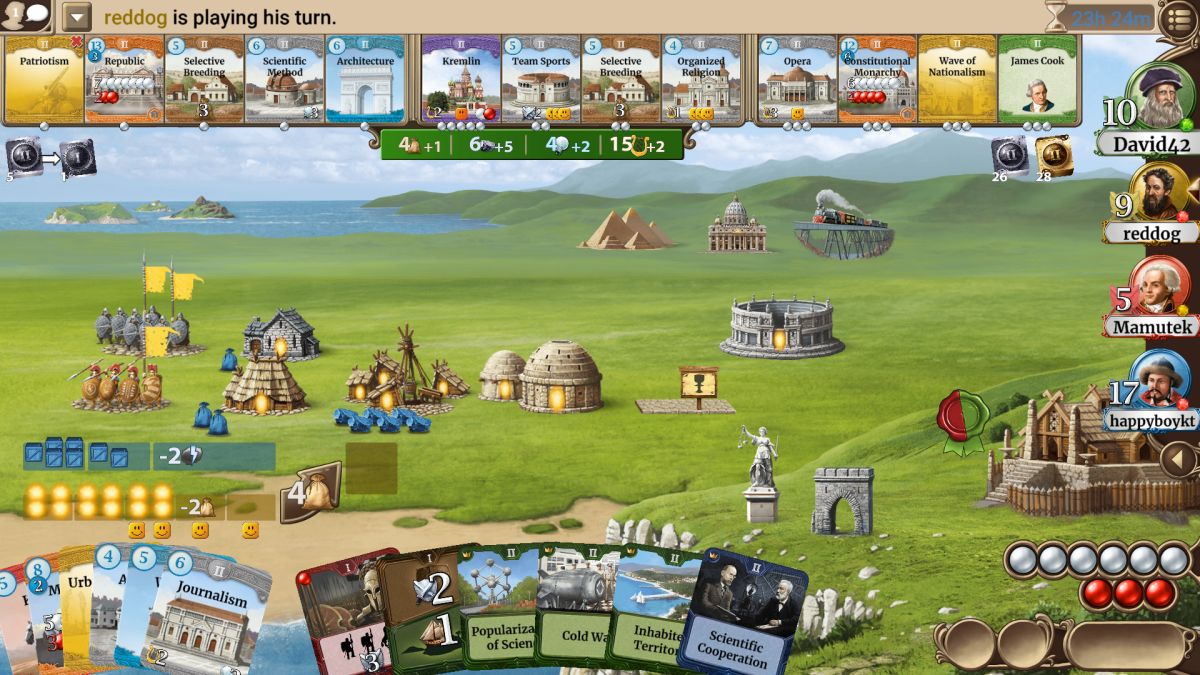The image size is (1200, 675).
Task: Expand the turn log dropdown arrow
Action: [x=77, y=17]
